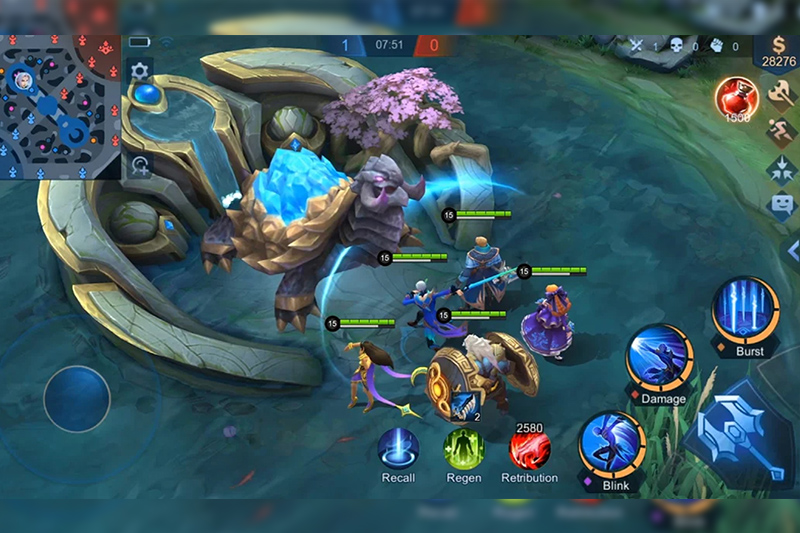Trigger the Blink skill
This screenshot has width=800, height=533.
click(x=611, y=444)
